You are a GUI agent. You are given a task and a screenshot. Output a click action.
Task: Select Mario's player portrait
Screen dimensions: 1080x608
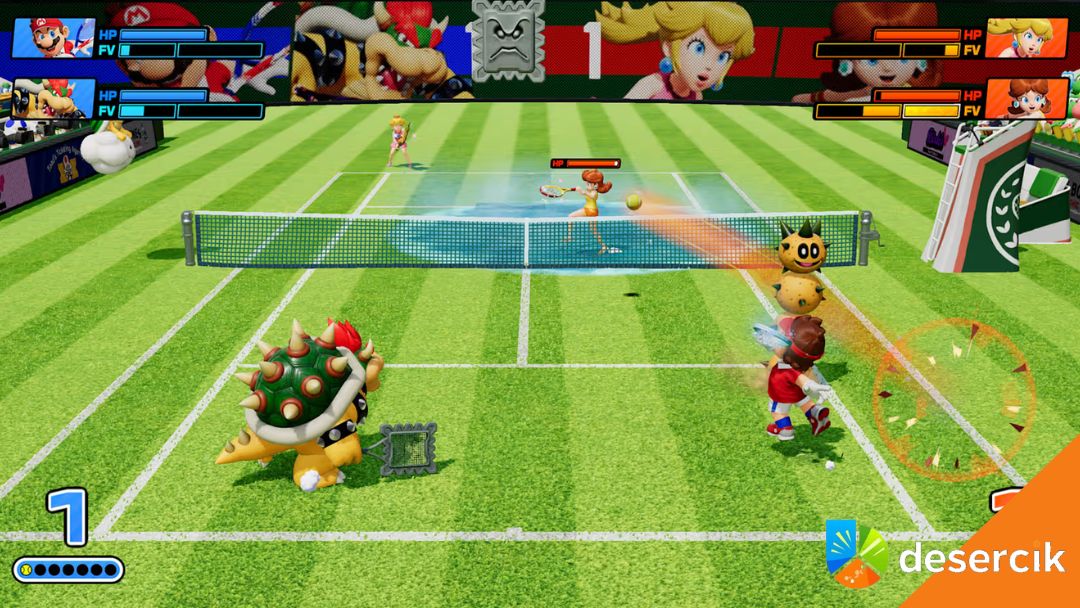click(52, 38)
